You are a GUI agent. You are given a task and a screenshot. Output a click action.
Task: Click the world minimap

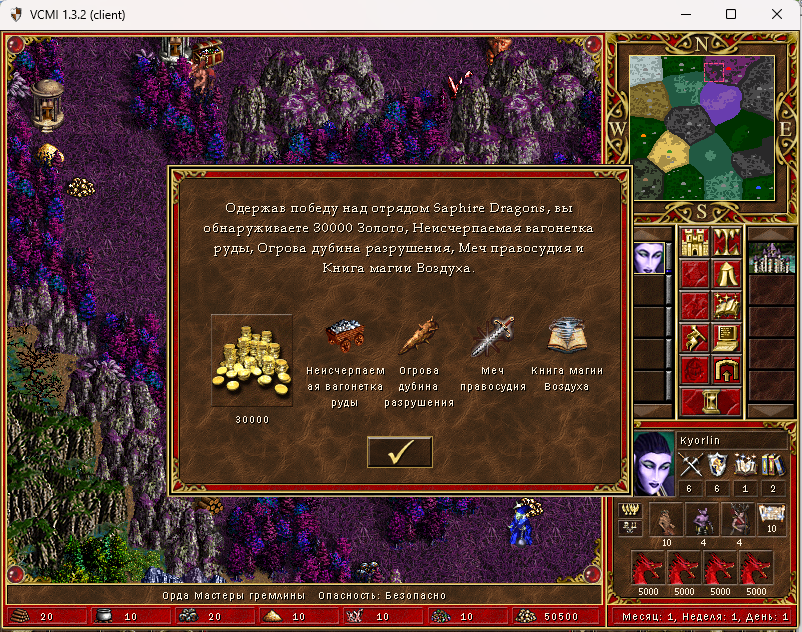[702, 126]
